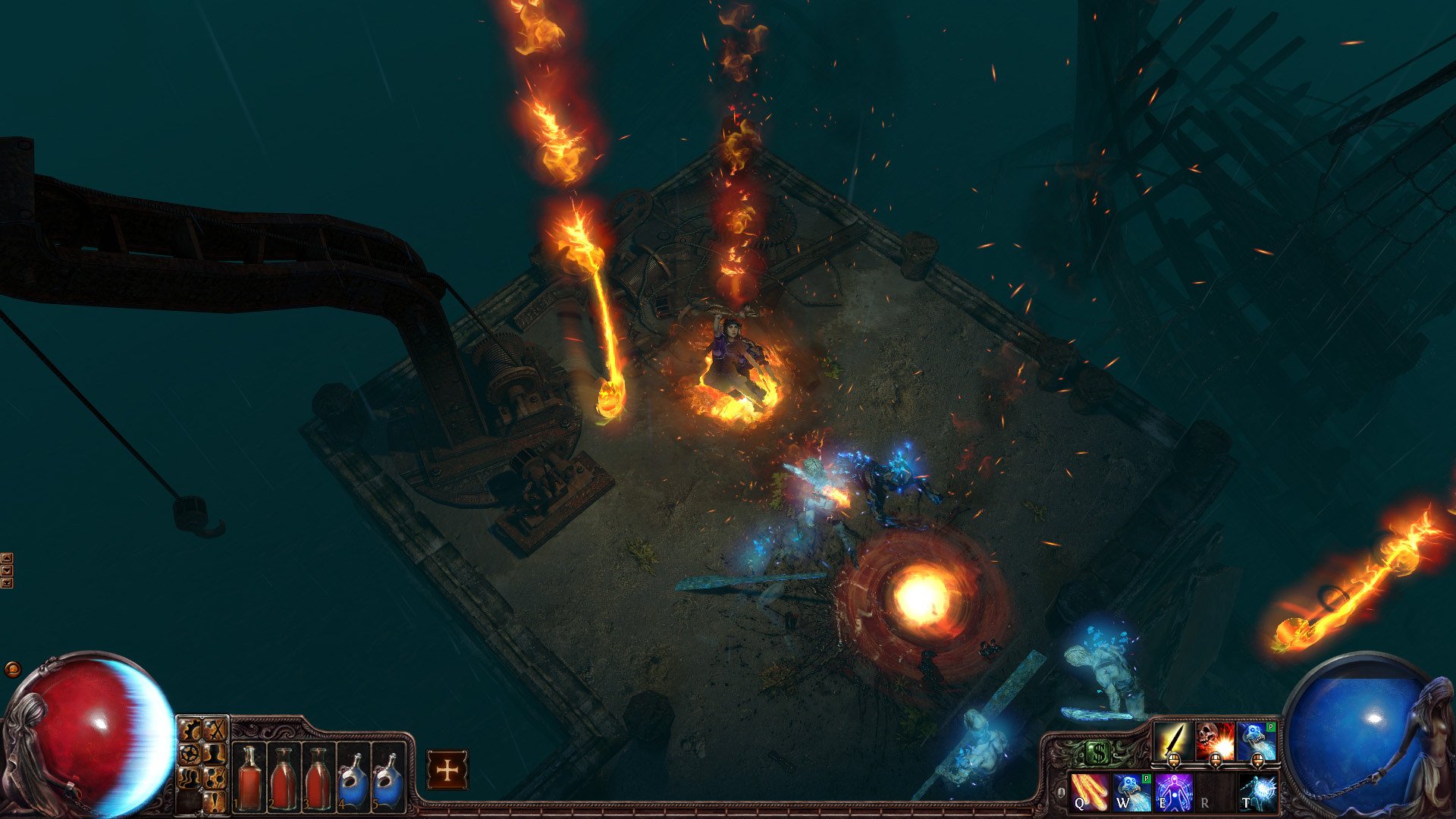Activate the fiery projectile skill bound to Q
The height and width of the screenshot is (819, 1456).
[x=1089, y=793]
